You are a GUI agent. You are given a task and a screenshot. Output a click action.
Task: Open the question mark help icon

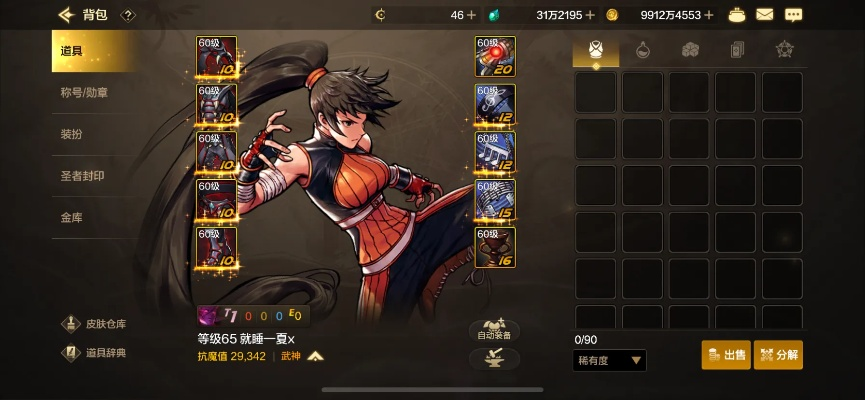click(128, 15)
